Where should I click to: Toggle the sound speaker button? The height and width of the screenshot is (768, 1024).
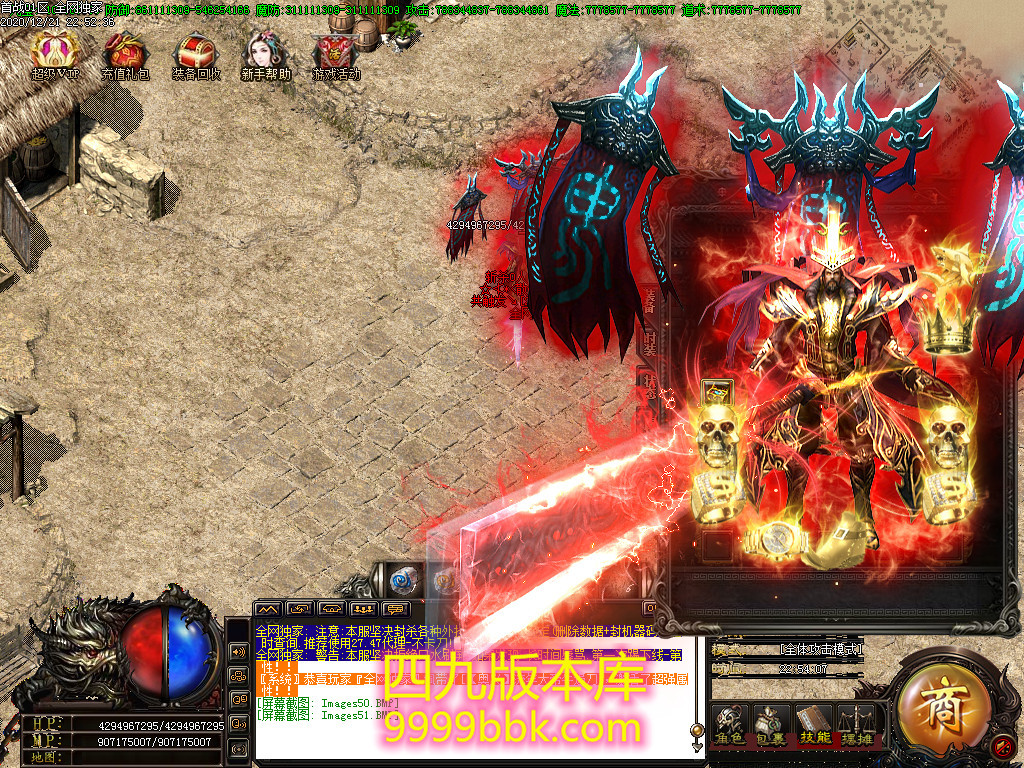click(239, 651)
